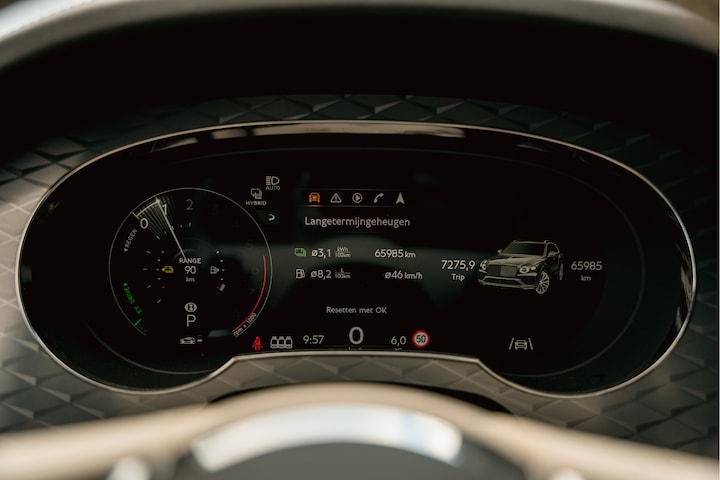
Task: Switch to the media play tab
Action: coord(357,198)
